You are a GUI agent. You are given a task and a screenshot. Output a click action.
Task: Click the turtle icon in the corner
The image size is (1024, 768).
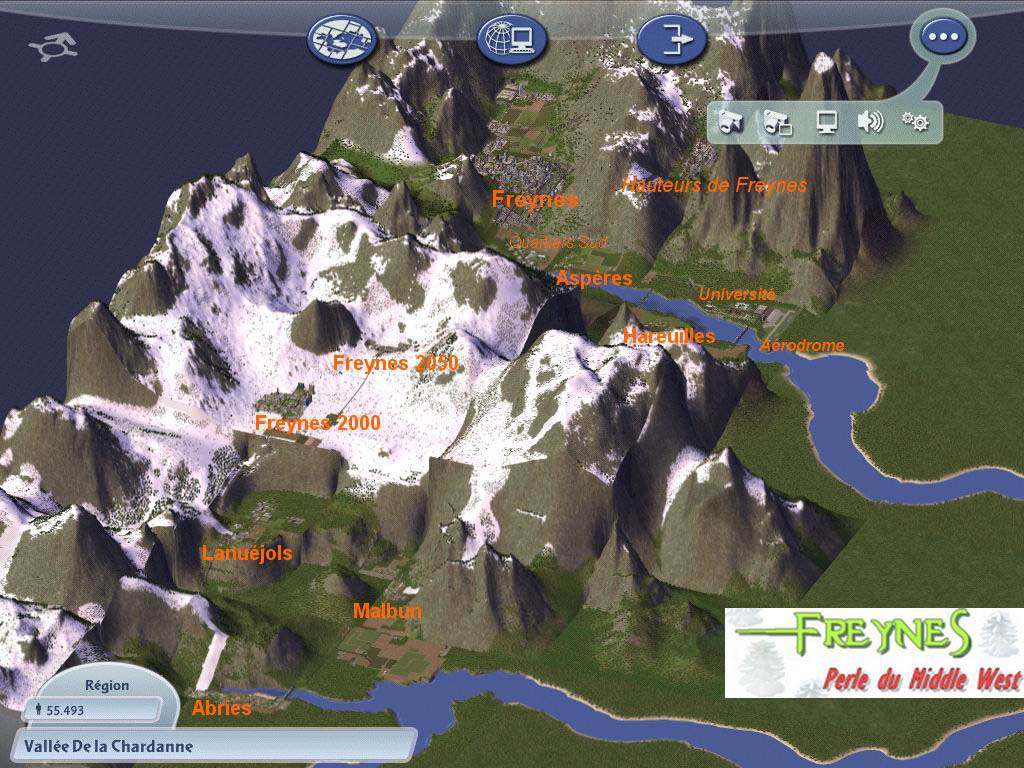[x=54, y=47]
